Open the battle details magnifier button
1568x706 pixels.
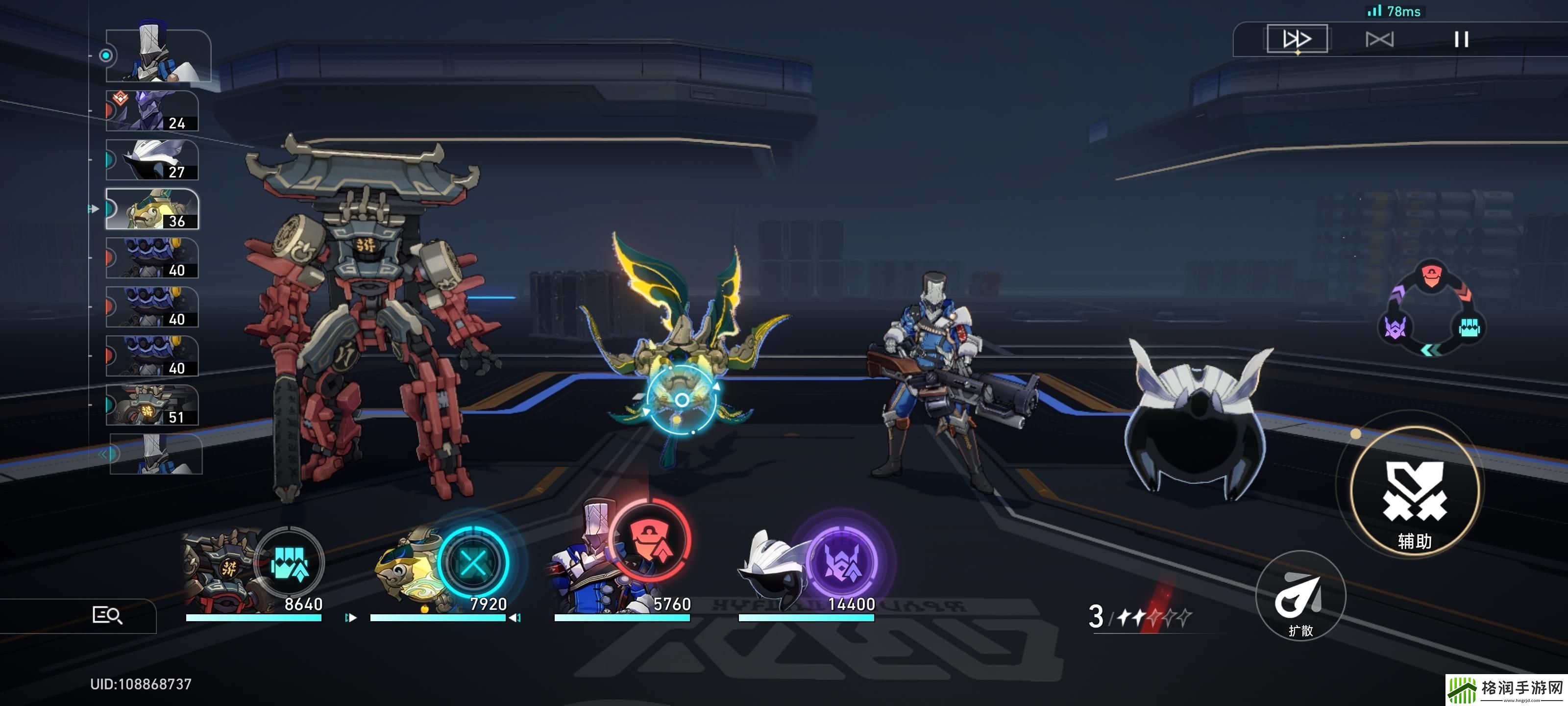coord(107,615)
